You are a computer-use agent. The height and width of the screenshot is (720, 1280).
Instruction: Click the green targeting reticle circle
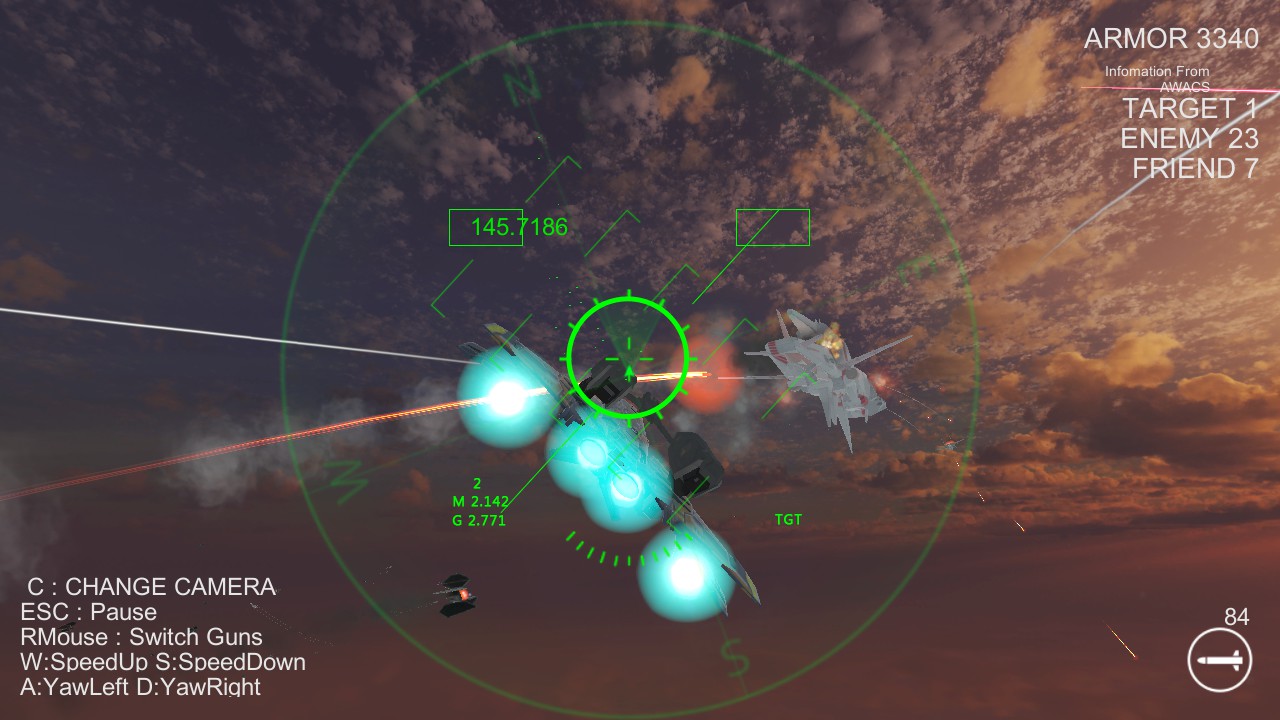click(628, 357)
